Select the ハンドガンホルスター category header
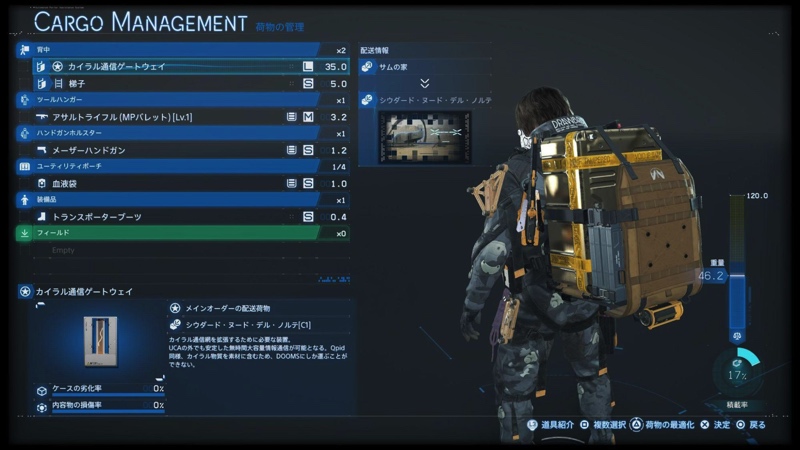Image resolution: width=800 pixels, height=450 pixels. (180, 133)
